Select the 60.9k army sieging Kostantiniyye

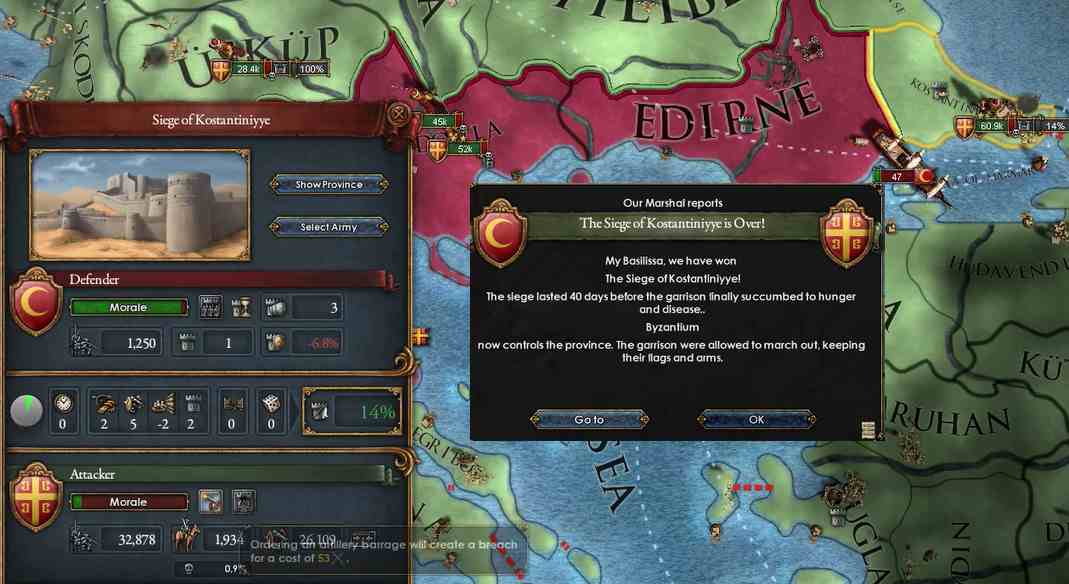(992, 126)
